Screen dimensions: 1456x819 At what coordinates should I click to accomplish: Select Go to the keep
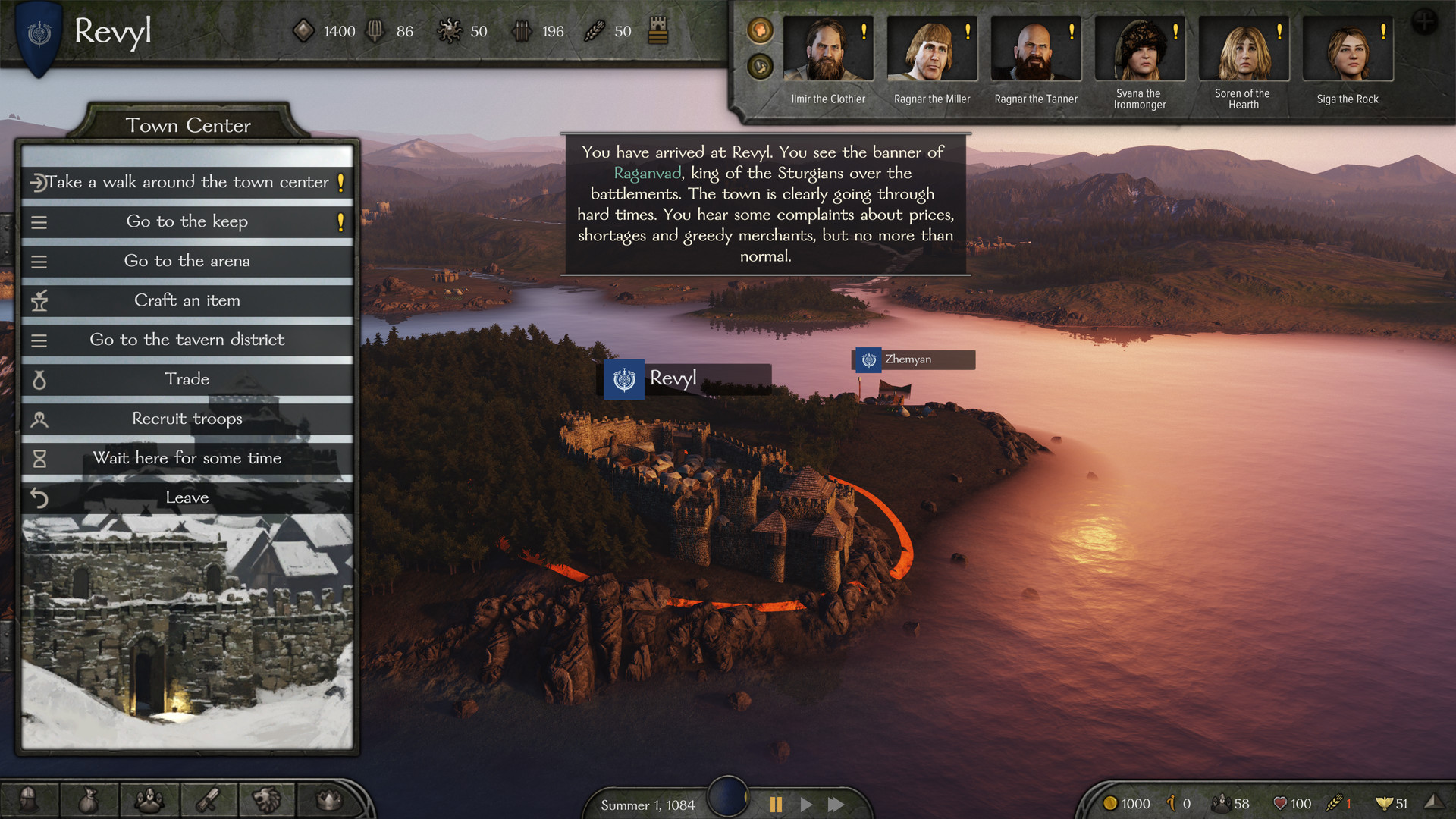click(x=187, y=221)
